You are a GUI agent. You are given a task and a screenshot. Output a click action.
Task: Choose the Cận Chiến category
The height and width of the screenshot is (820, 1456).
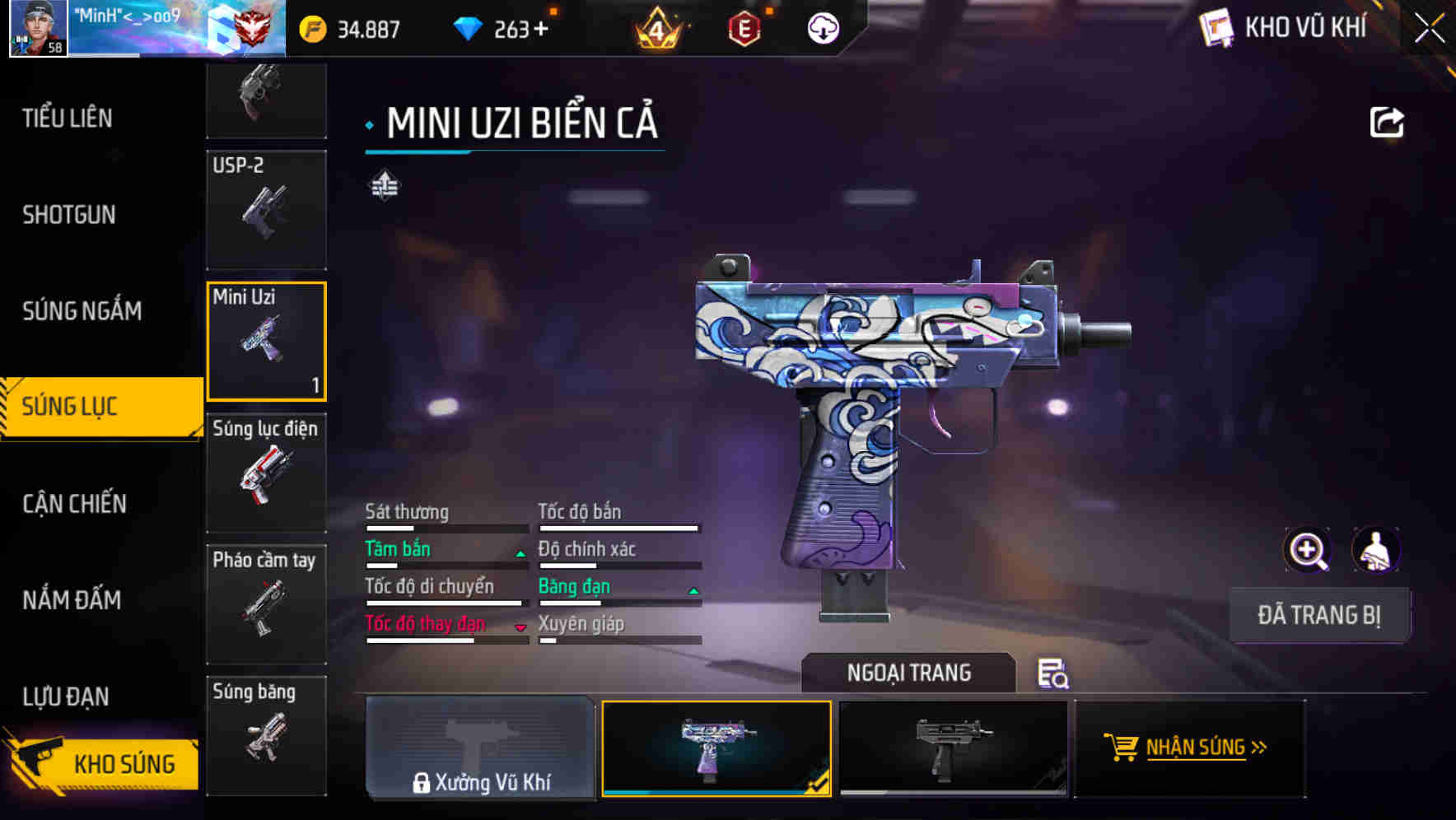pos(75,504)
